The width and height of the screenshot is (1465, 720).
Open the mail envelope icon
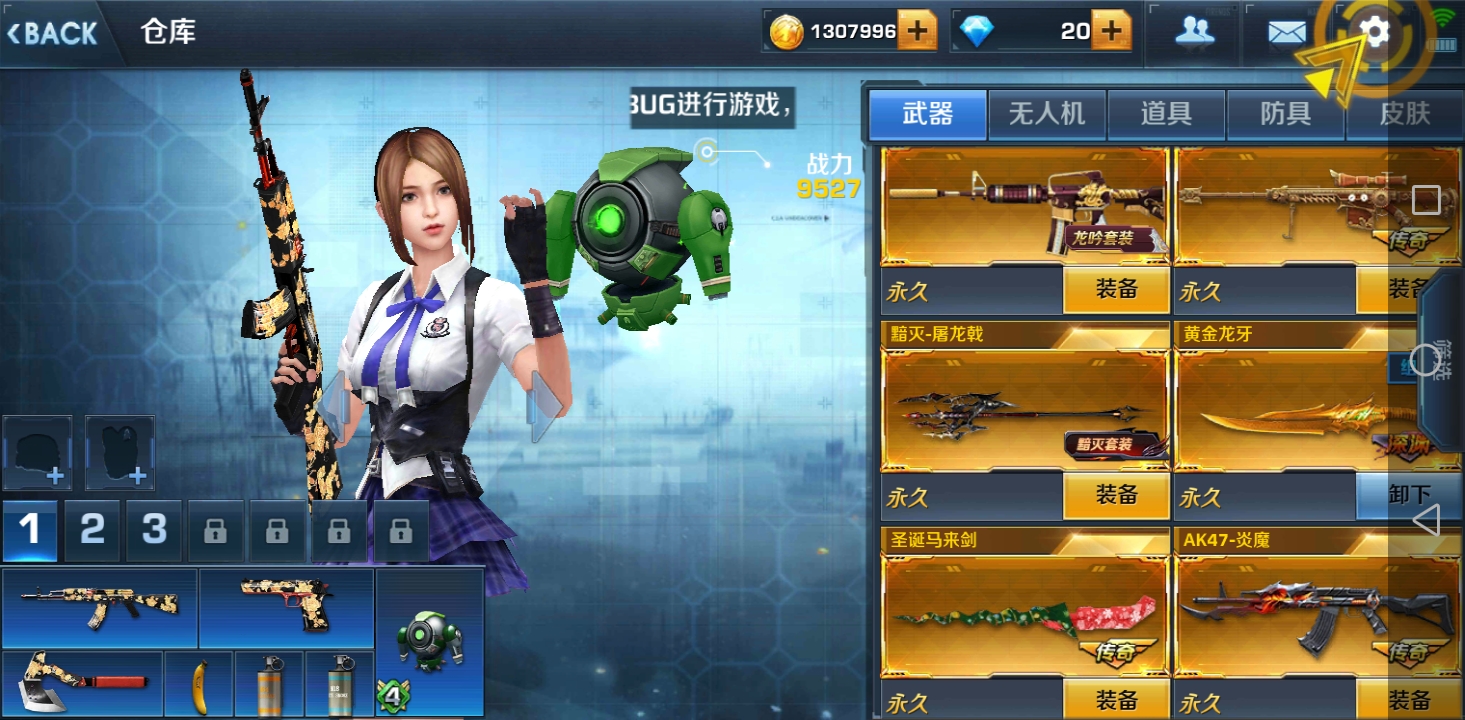click(x=1287, y=33)
